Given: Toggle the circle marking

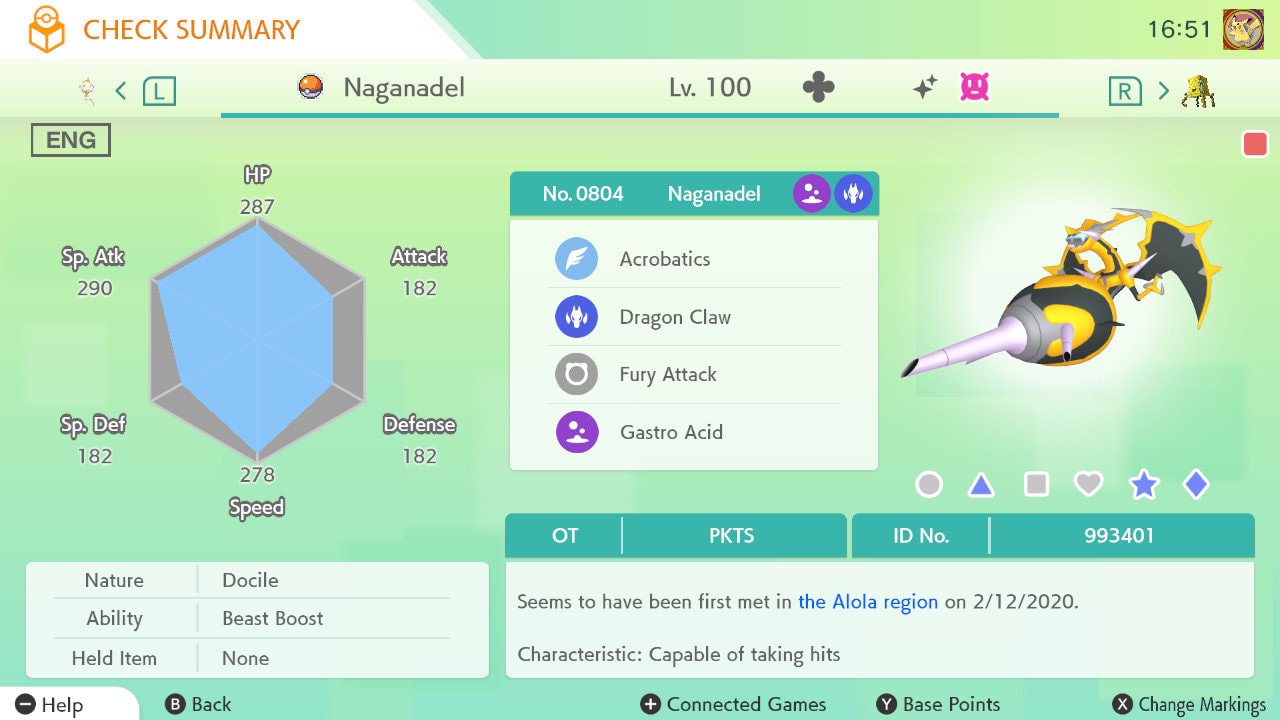Looking at the screenshot, I should coord(929,485).
